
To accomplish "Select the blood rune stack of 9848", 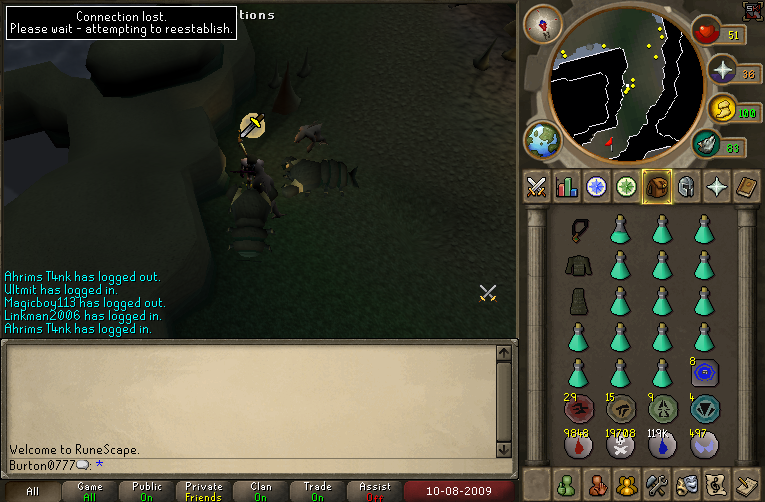I will 578,445.
